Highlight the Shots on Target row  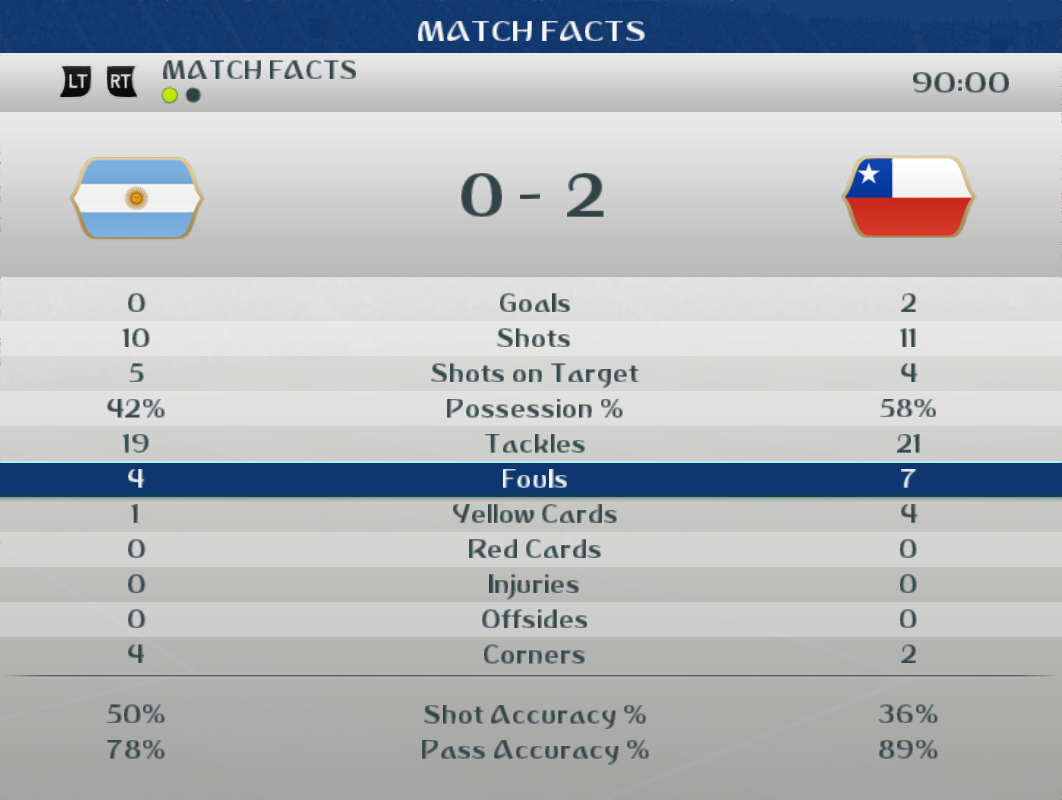coord(534,374)
